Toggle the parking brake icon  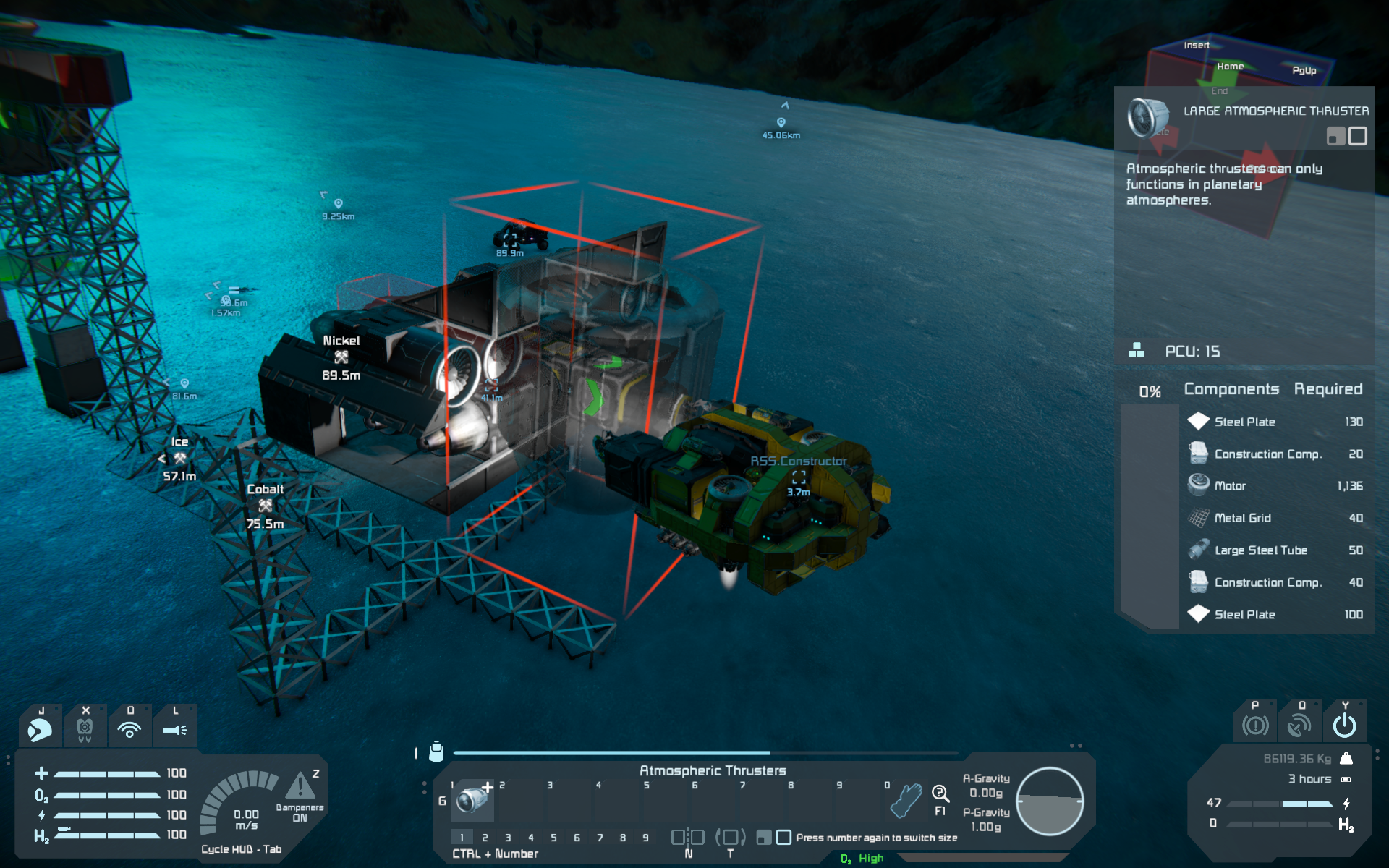(x=1255, y=725)
